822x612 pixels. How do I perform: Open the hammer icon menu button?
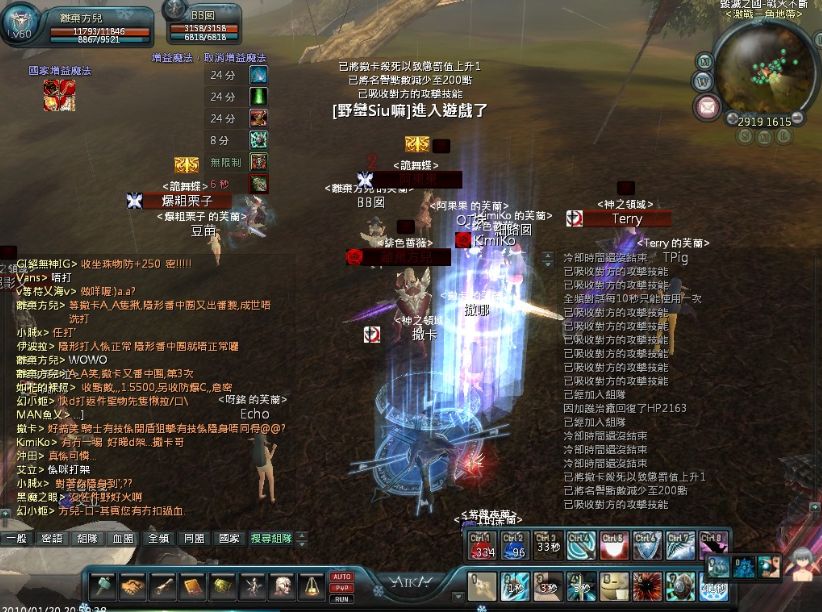[x=103, y=585]
